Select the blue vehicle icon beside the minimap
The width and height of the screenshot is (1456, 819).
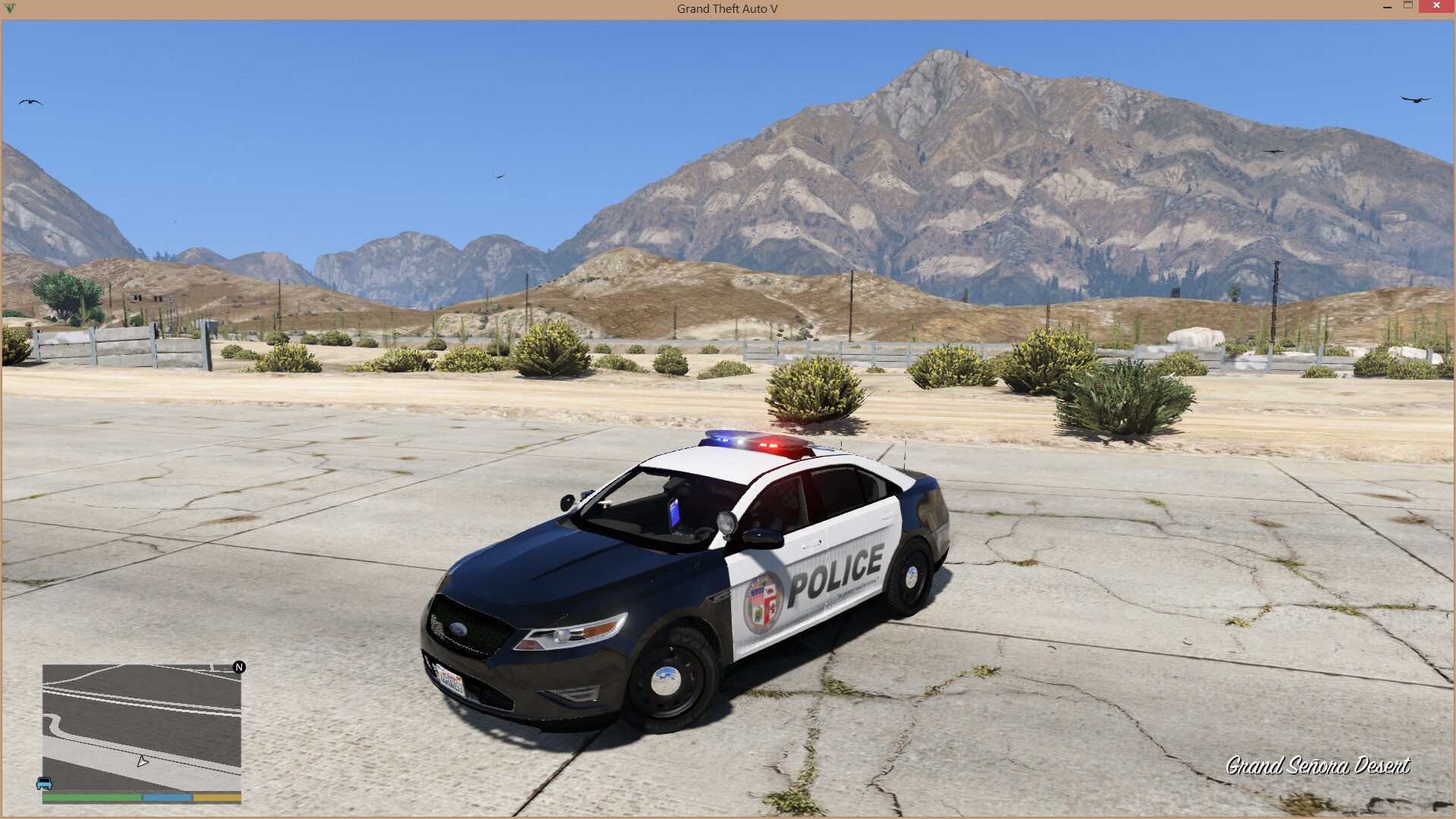pyautogui.click(x=44, y=783)
